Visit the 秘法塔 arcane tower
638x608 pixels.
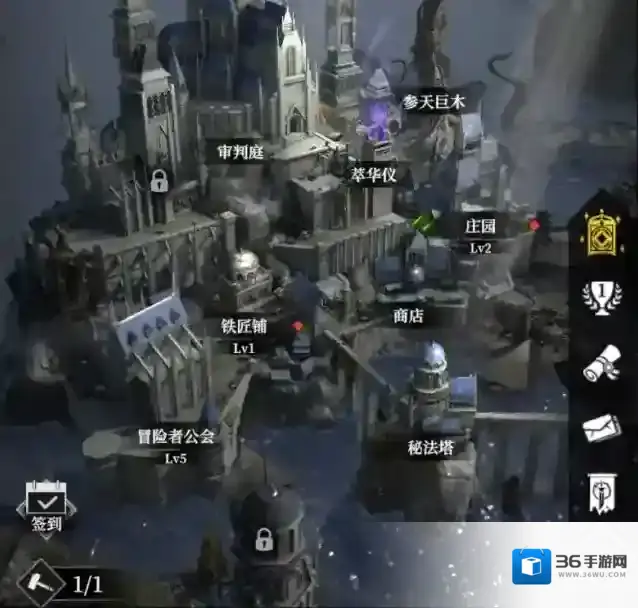[431, 447]
